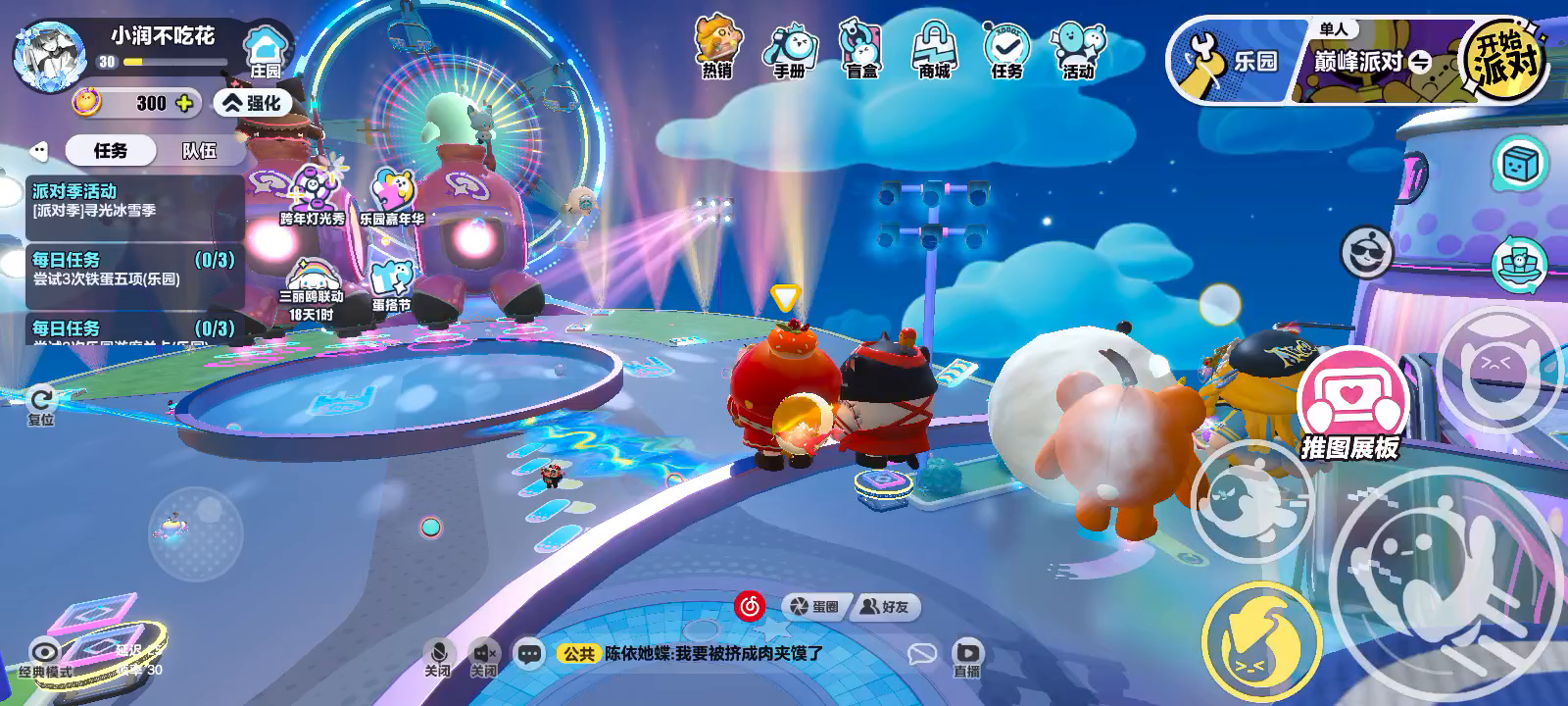Open the 直播 live stream button
The height and width of the screenshot is (706, 1568).
click(x=967, y=658)
